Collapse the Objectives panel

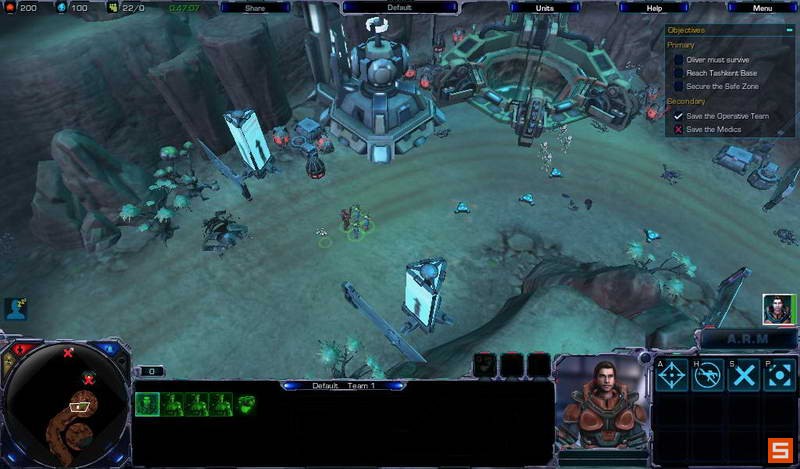click(x=787, y=30)
